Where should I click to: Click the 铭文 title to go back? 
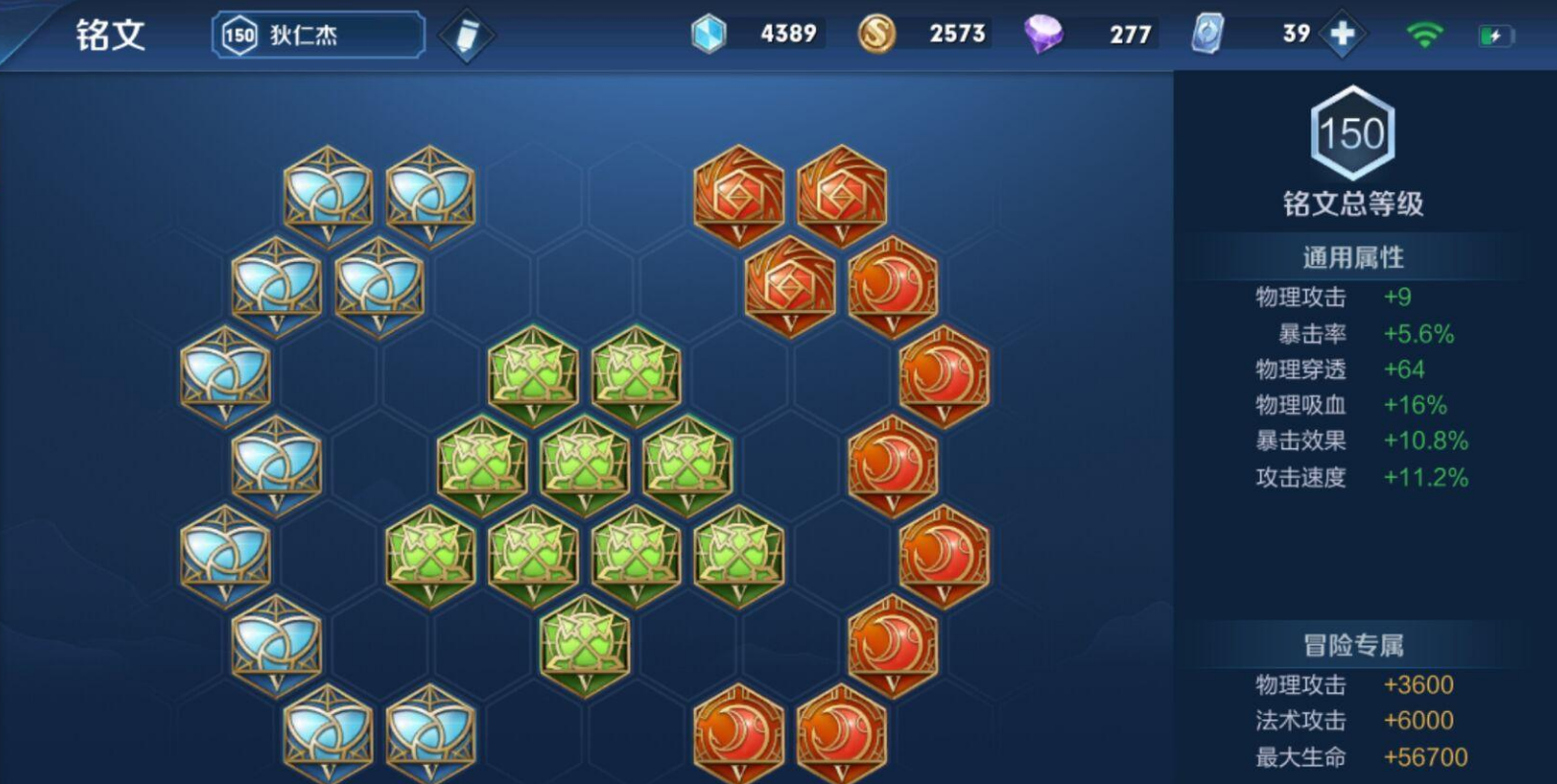[x=110, y=35]
